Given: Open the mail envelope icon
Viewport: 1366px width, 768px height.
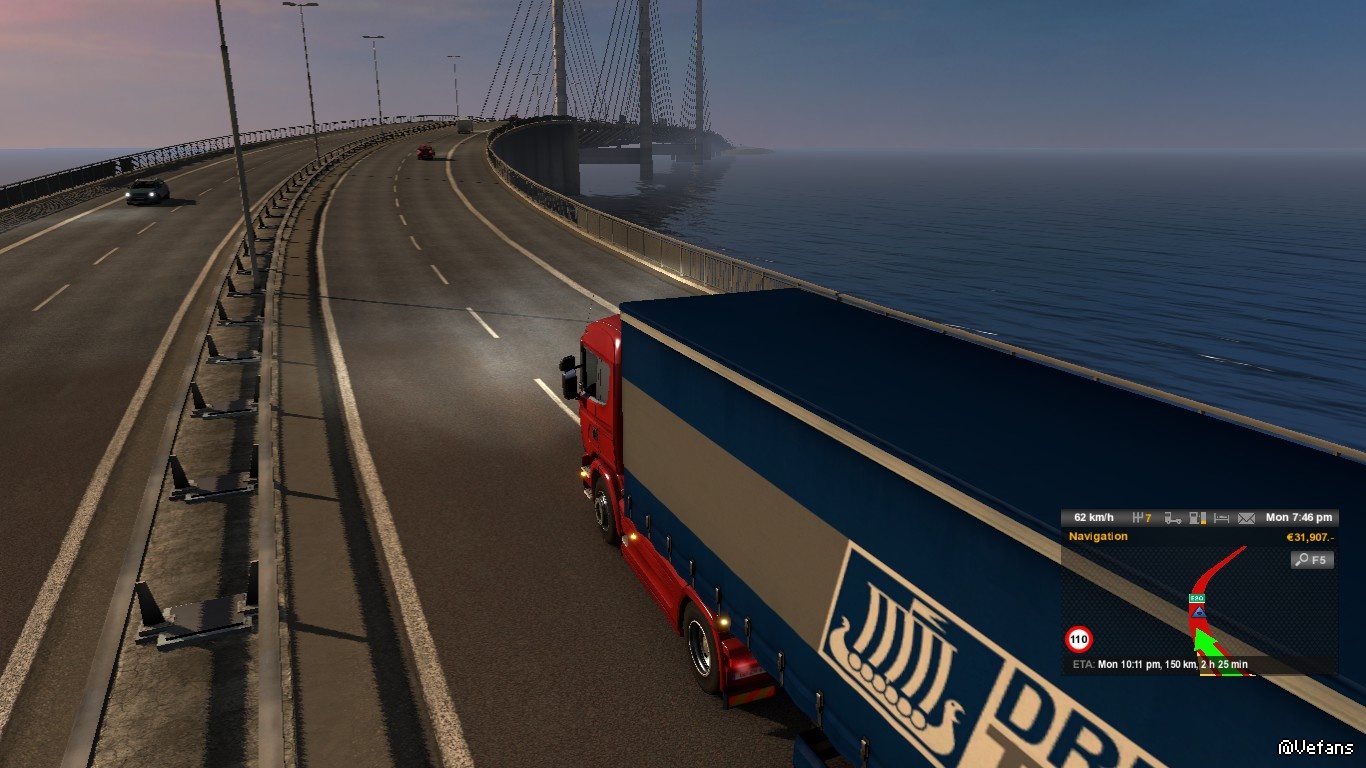Looking at the screenshot, I should (x=1246, y=518).
